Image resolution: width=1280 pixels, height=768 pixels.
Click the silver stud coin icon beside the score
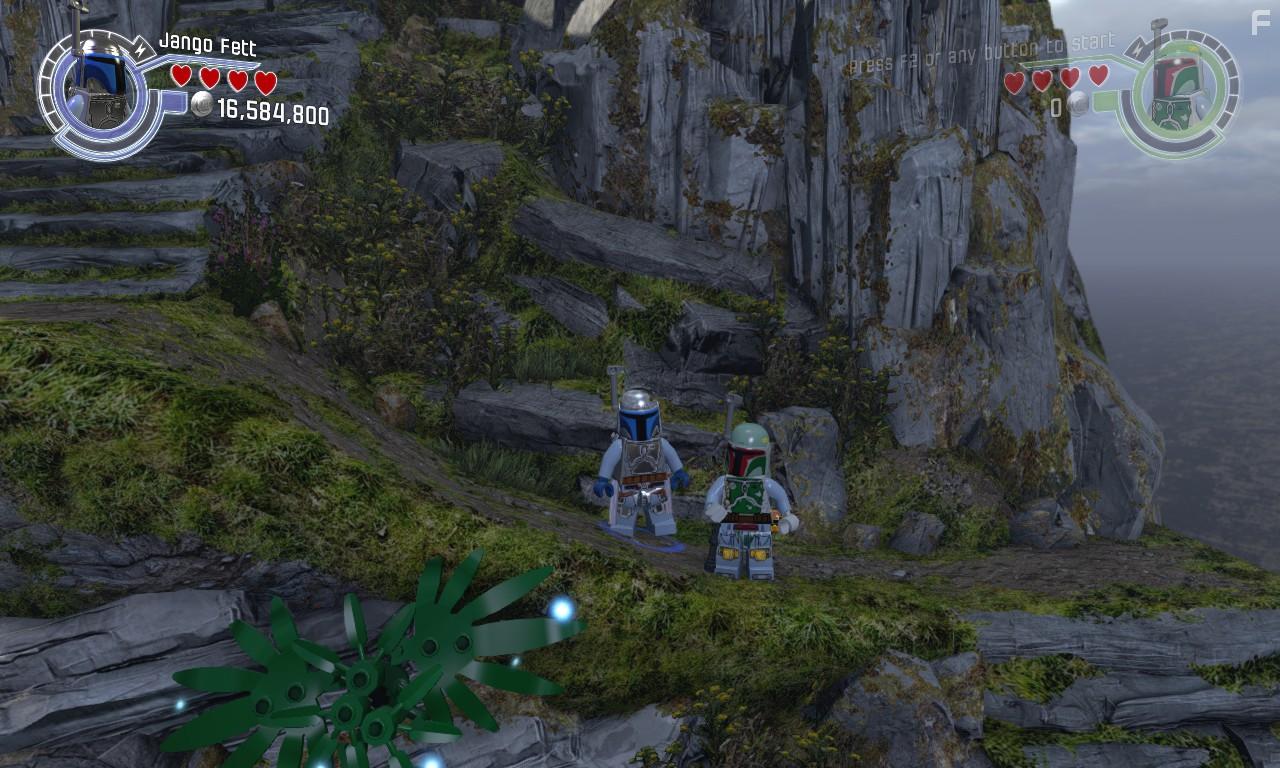click(201, 104)
